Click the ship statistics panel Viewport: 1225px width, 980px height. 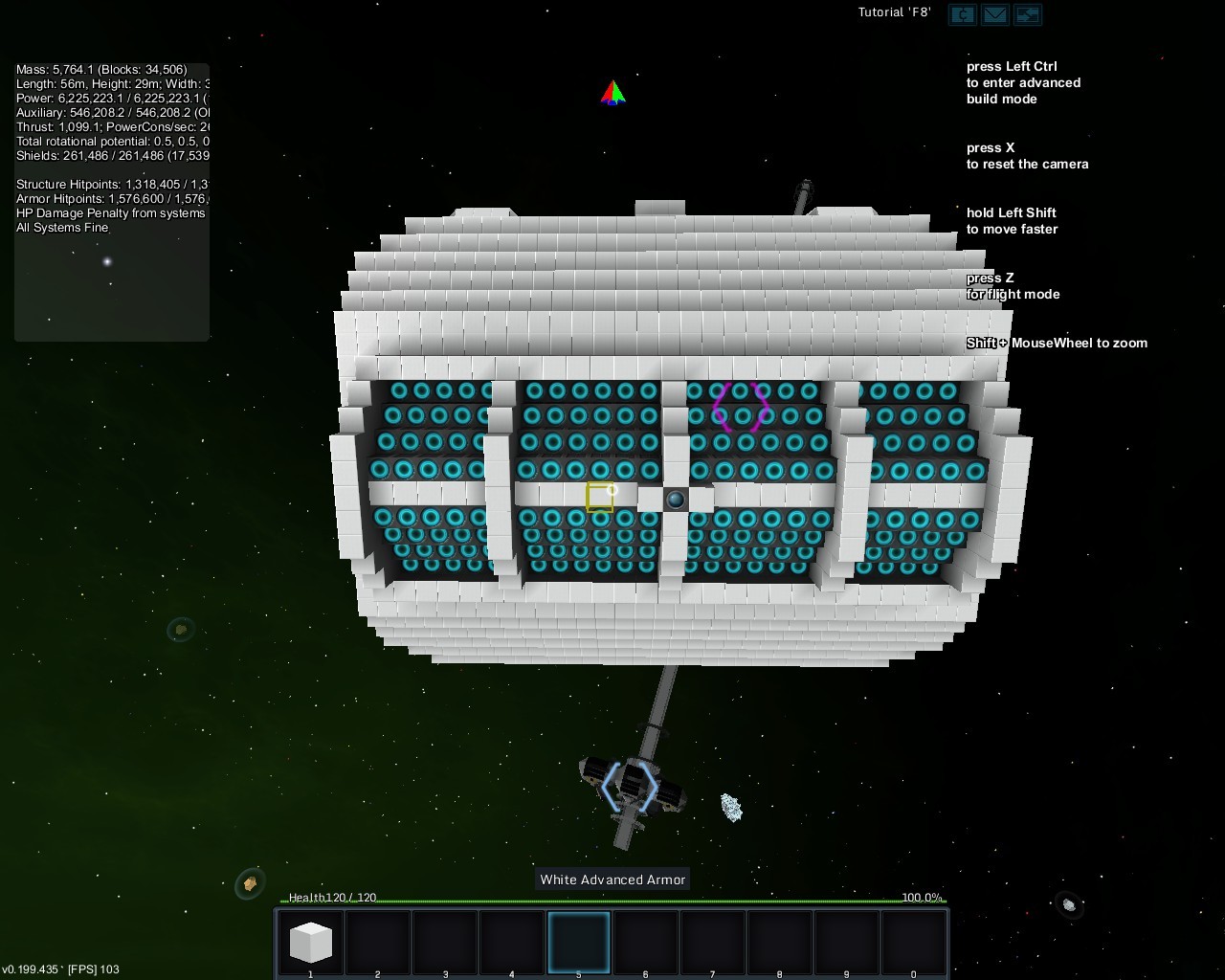112,201
